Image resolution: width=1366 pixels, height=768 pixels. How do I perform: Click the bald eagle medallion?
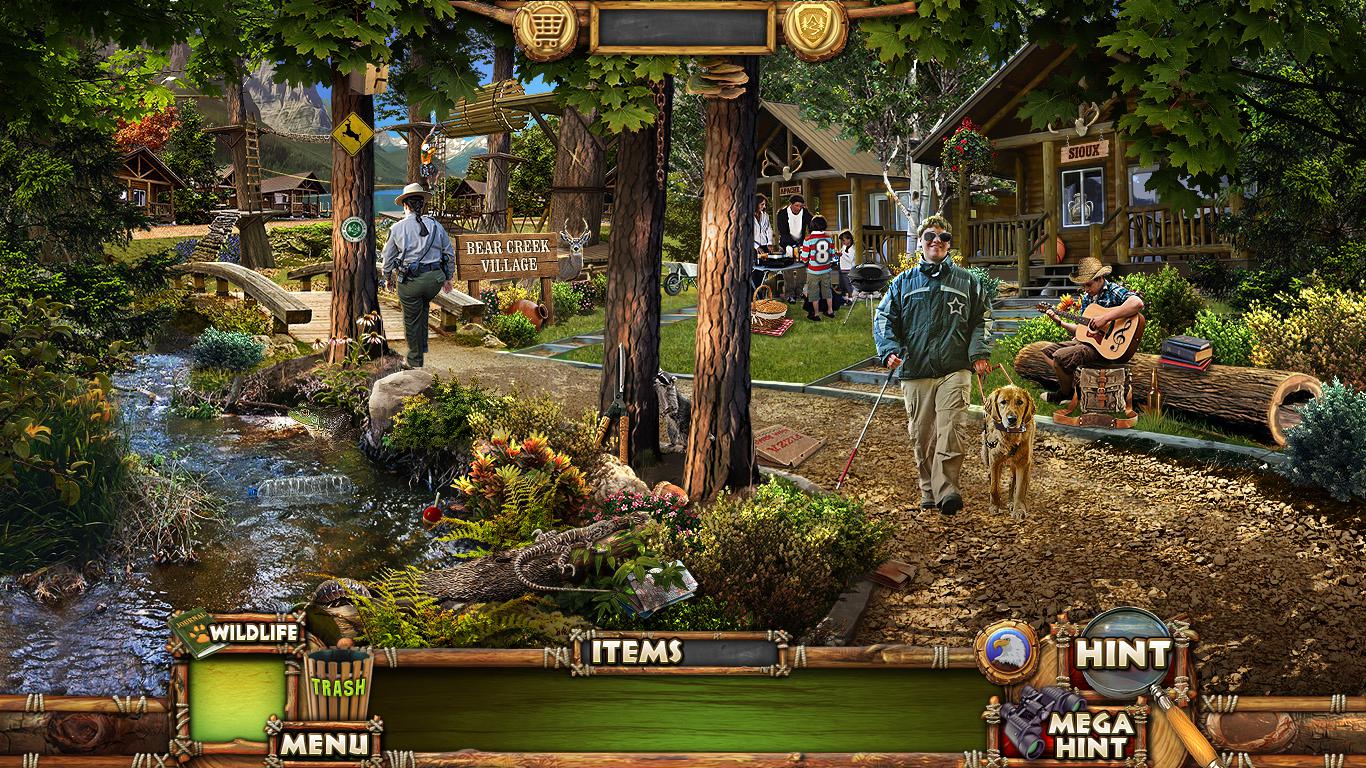click(1006, 652)
